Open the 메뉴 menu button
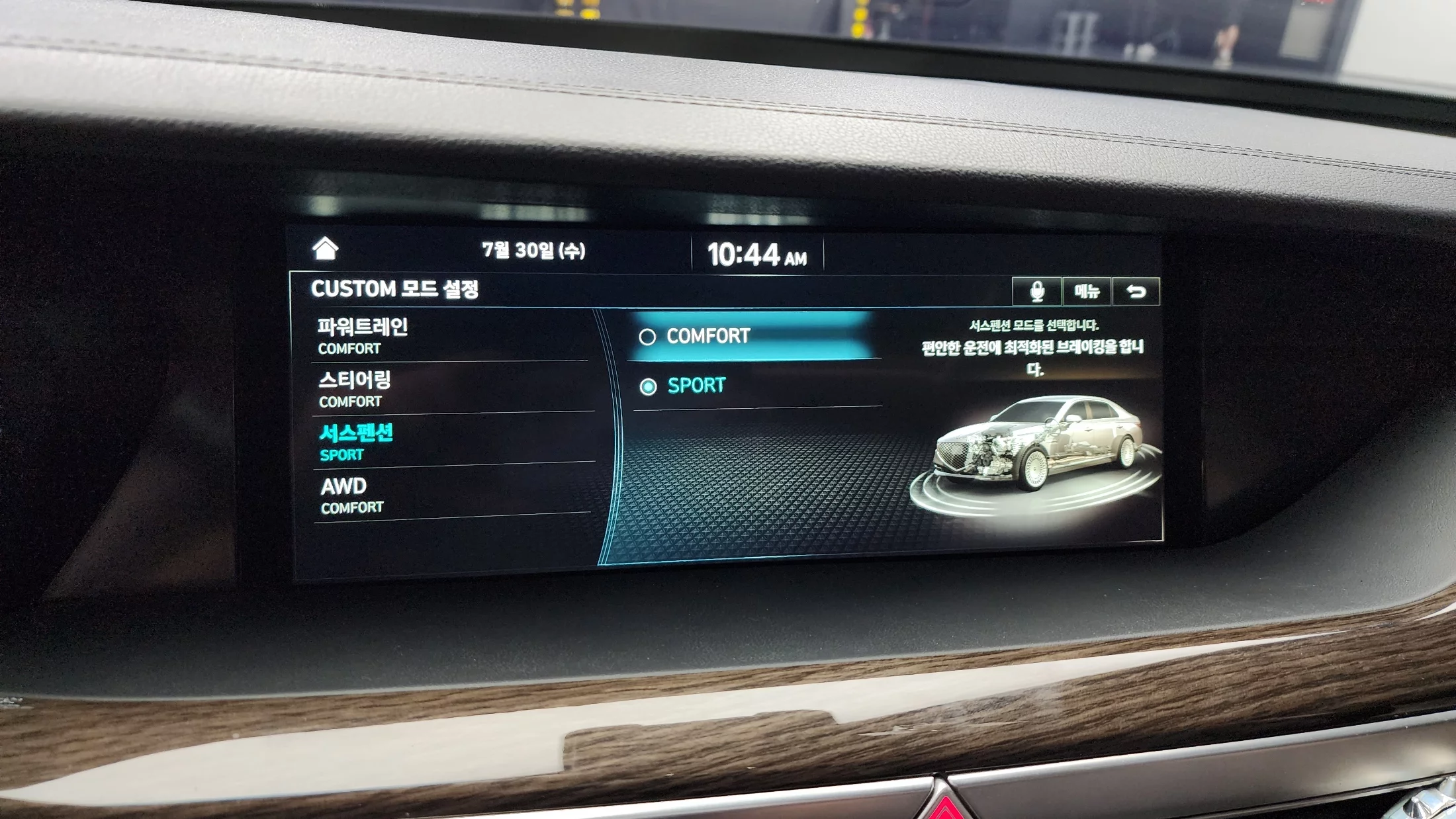This screenshot has height=819, width=1456. click(1087, 291)
